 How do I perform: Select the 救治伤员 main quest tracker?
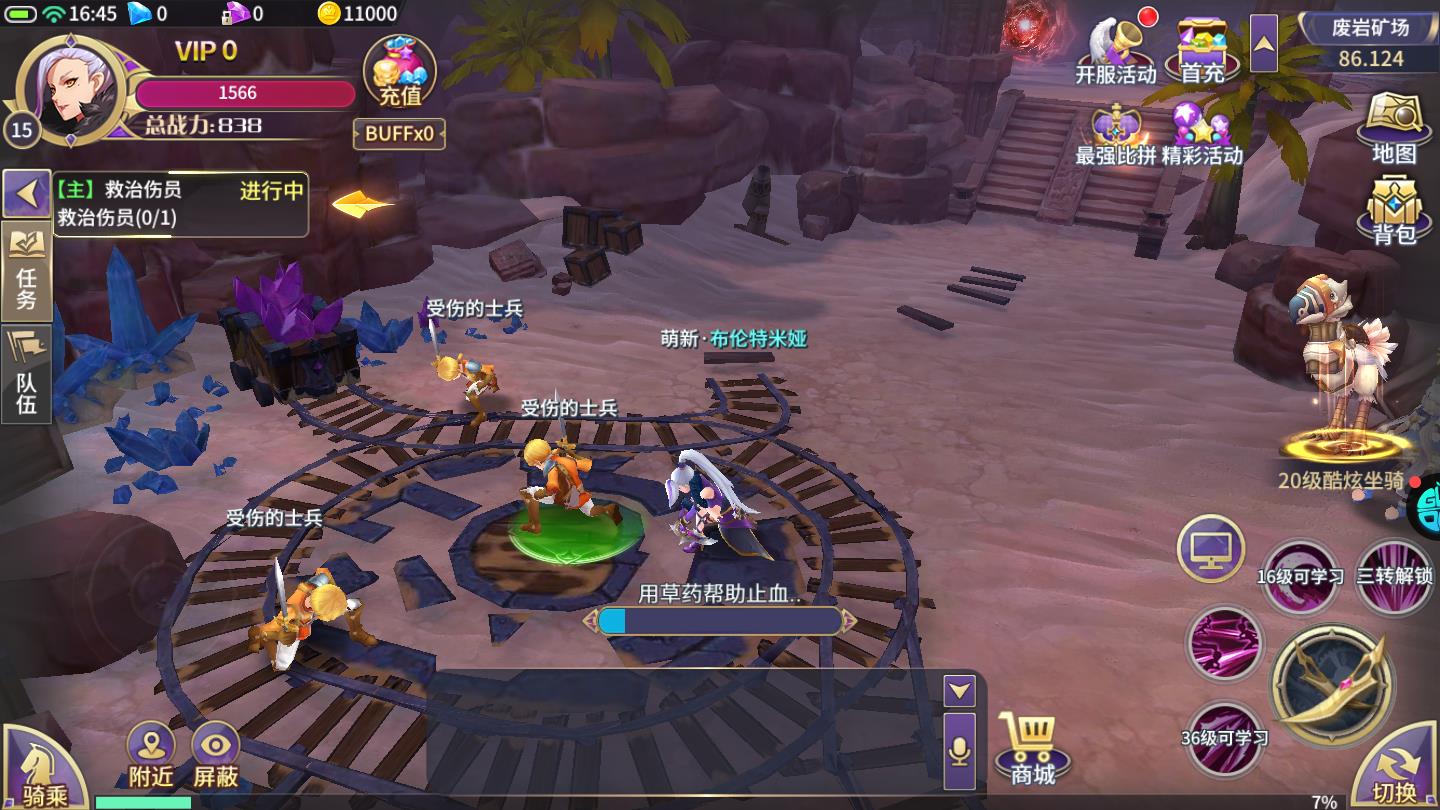click(x=180, y=204)
